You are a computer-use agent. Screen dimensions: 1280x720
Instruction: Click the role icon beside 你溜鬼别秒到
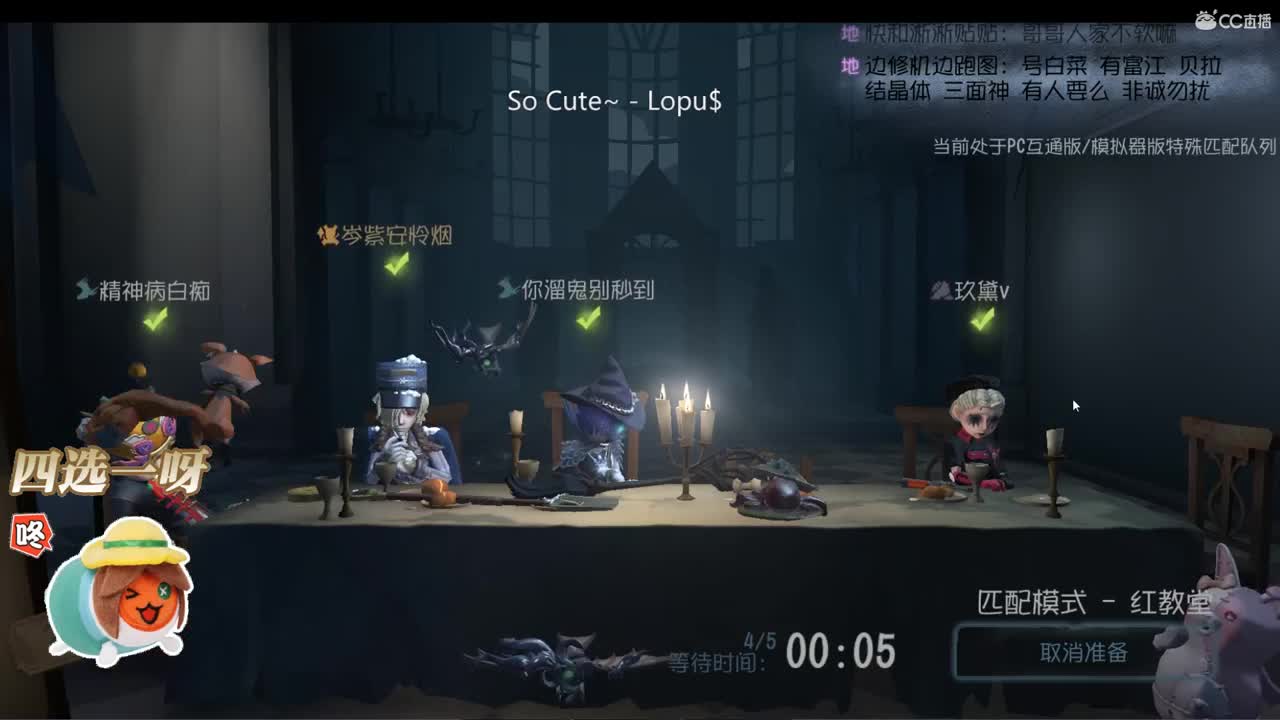pos(503,290)
